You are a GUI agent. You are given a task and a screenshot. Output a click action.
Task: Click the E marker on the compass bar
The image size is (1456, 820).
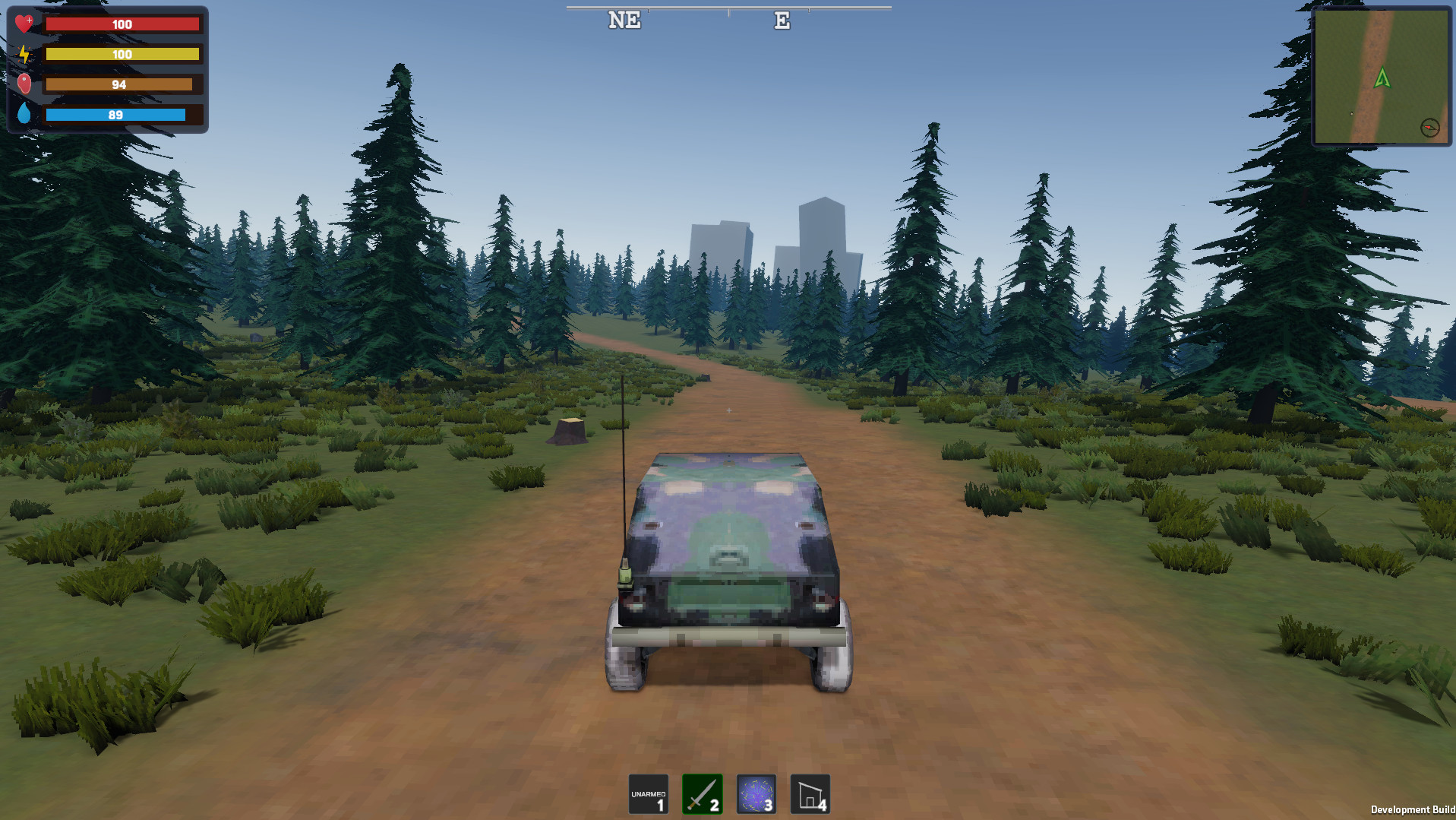[782, 20]
